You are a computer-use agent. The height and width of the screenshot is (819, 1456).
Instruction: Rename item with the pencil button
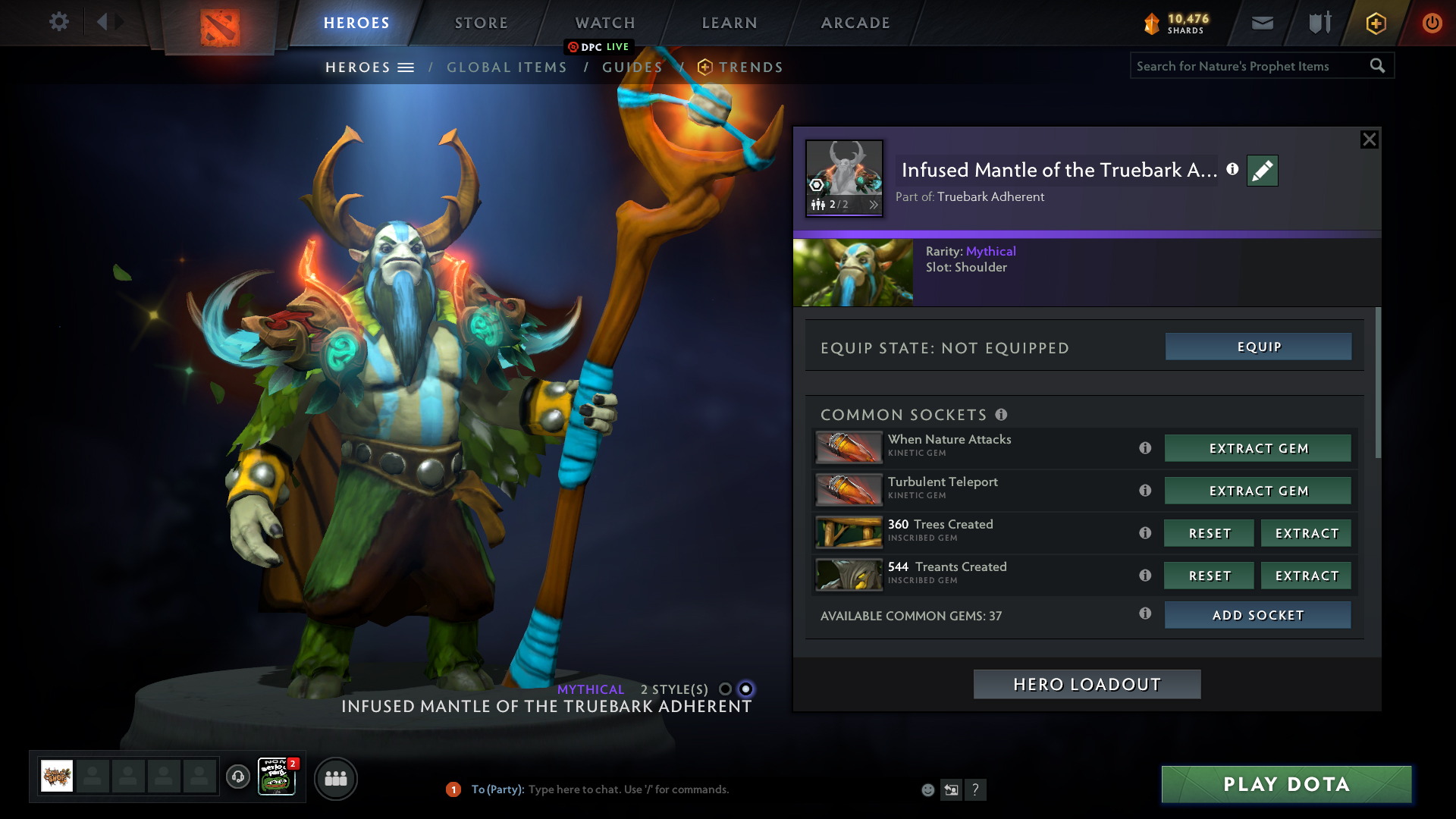pyautogui.click(x=1262, y=171)
